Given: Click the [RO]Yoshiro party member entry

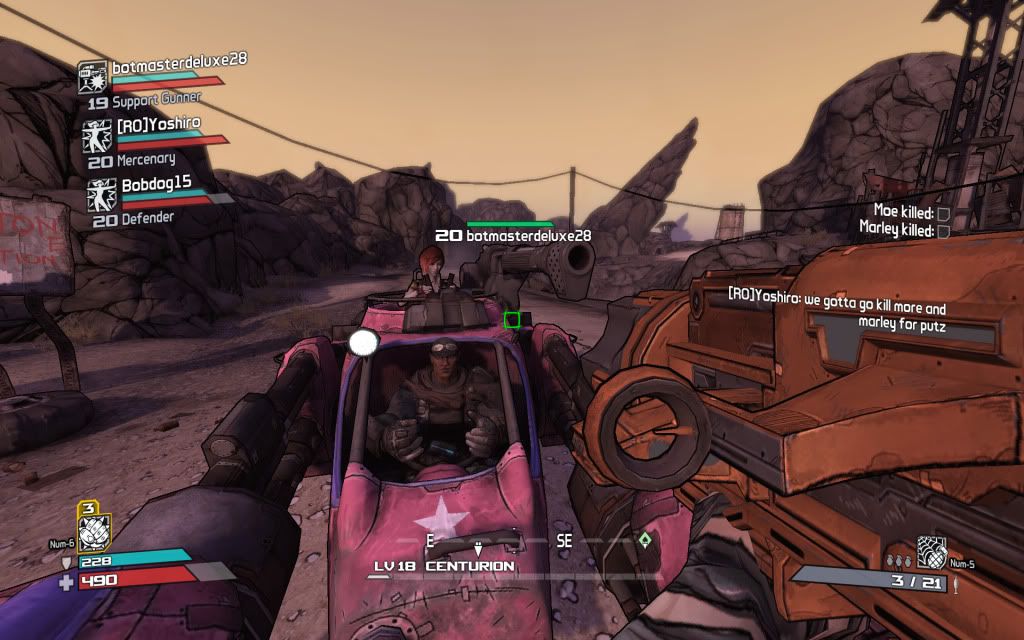Looking at the screenshot, I should pos(157,123).
